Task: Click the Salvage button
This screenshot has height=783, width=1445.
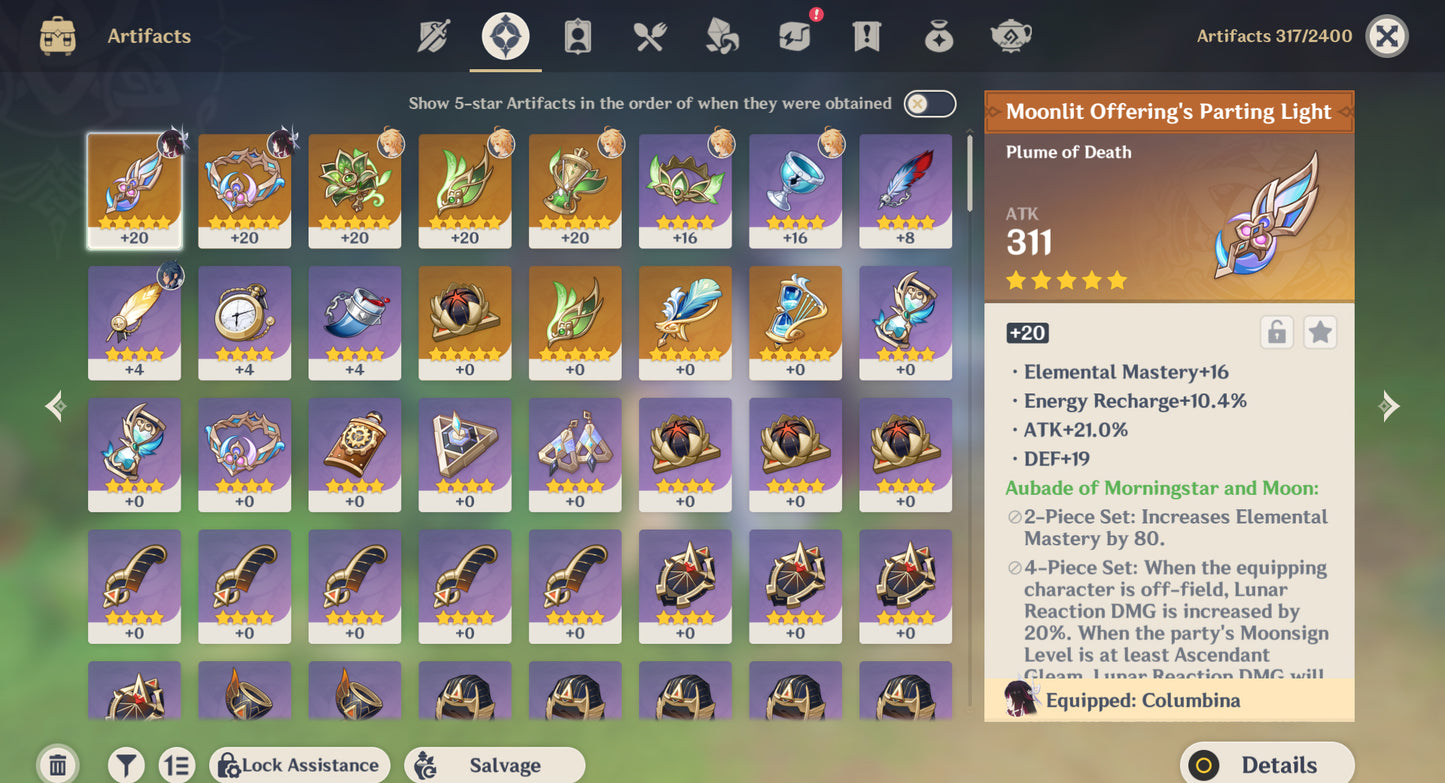Action: click(x=494, y=764)
